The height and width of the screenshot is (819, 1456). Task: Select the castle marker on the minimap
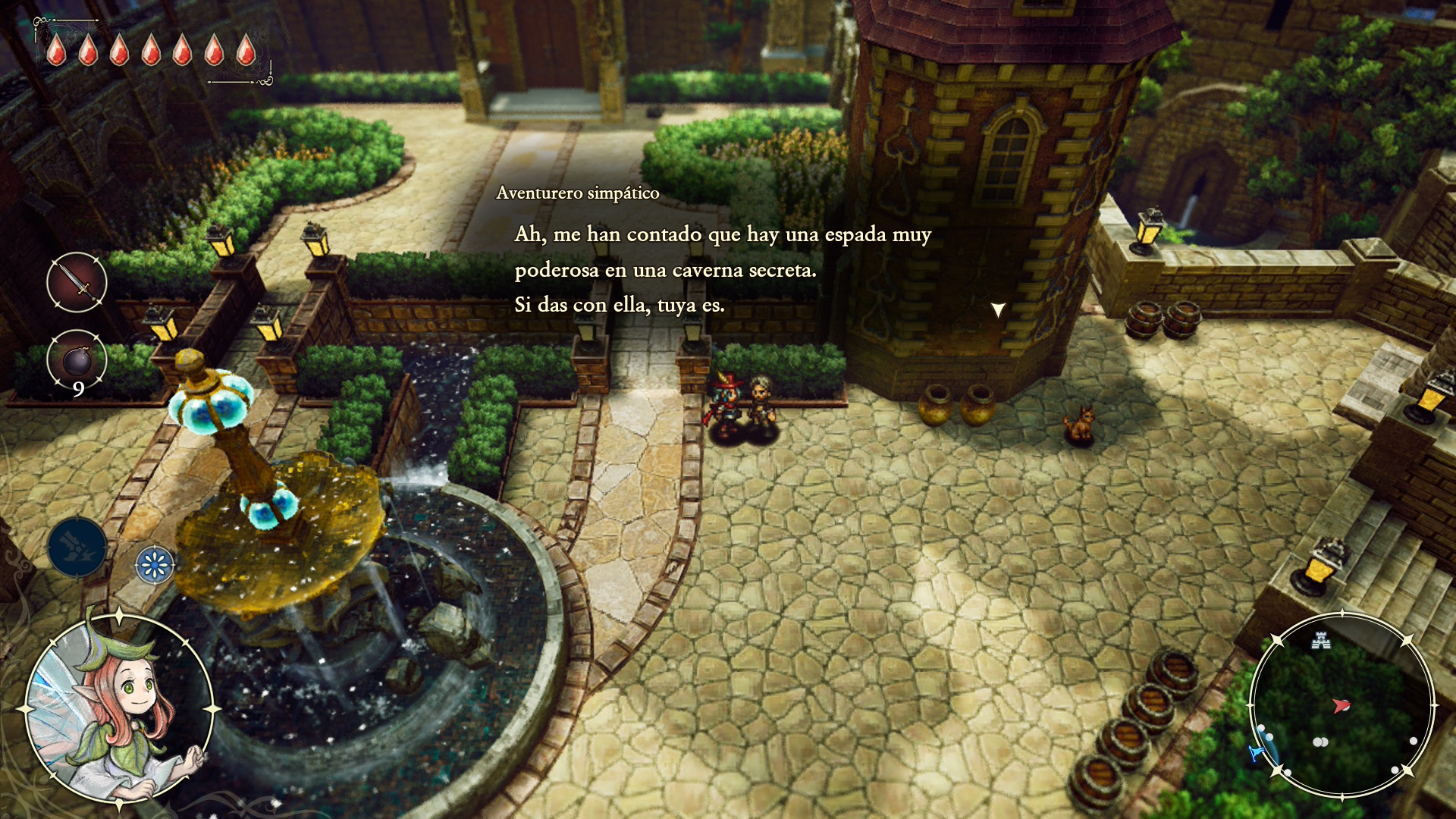tap(1321, 641)
